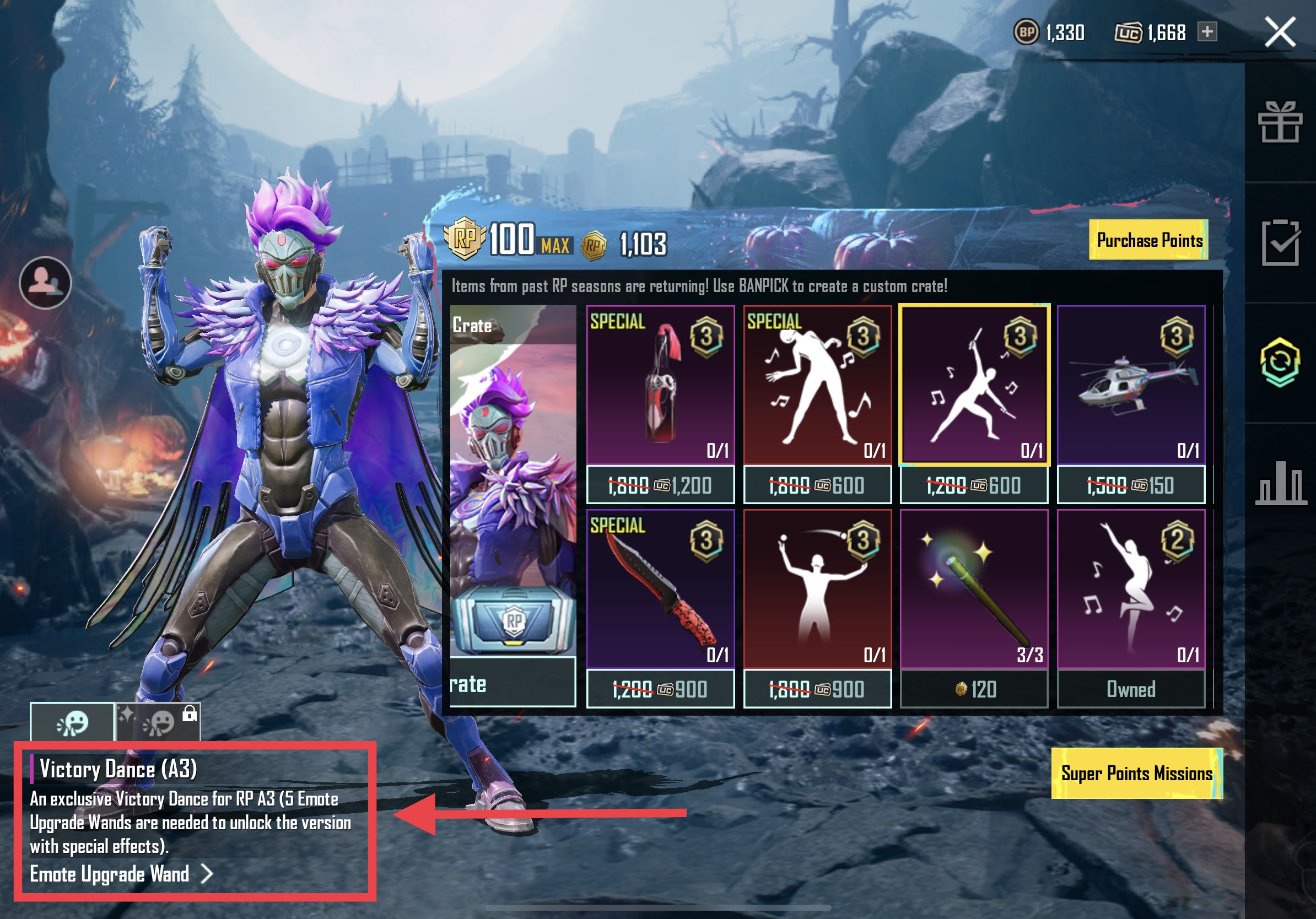Close the RP shop screen

(x=1280, y=31)
